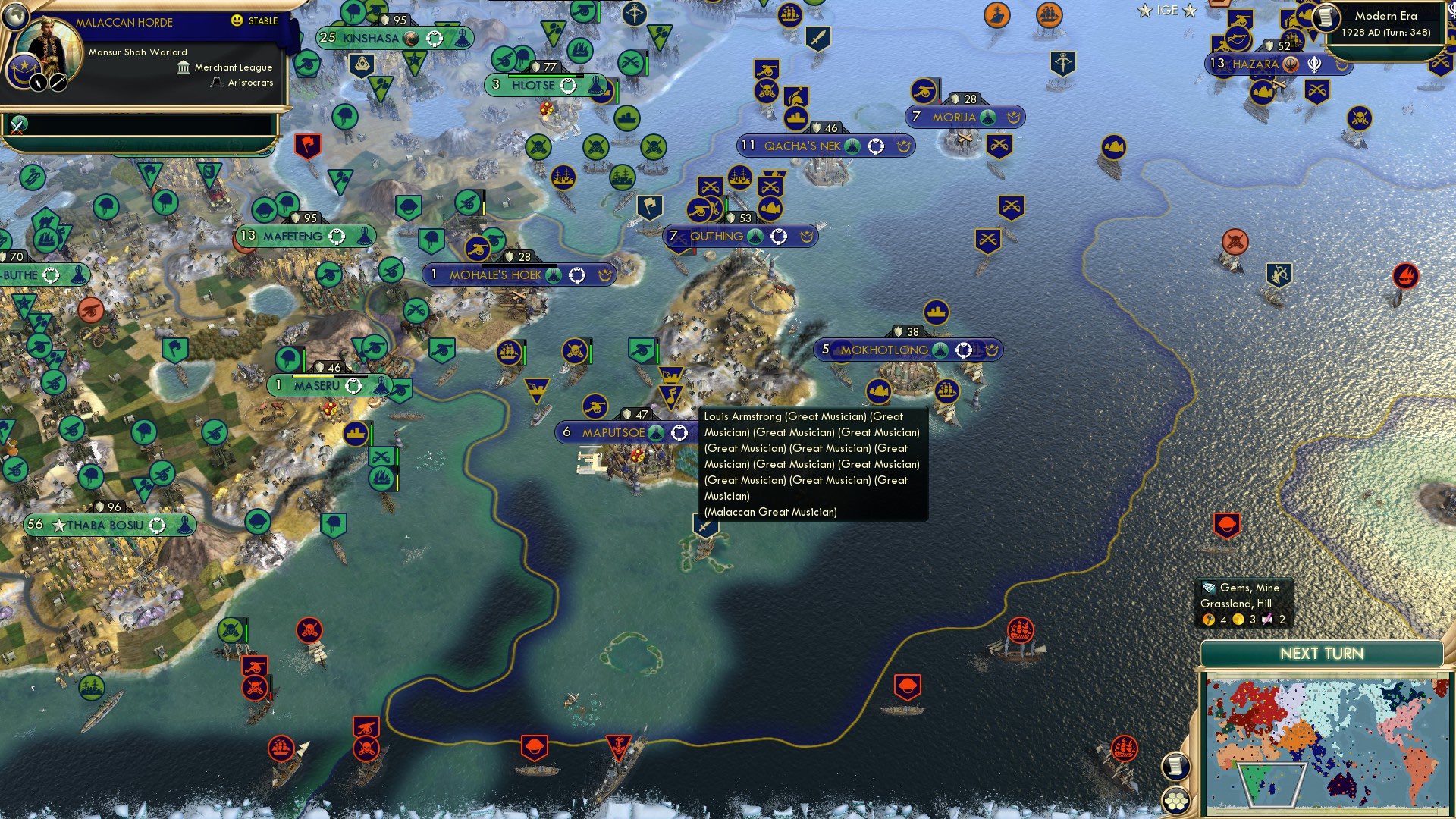Open the Kinshasa city banner

pos(372,38)
